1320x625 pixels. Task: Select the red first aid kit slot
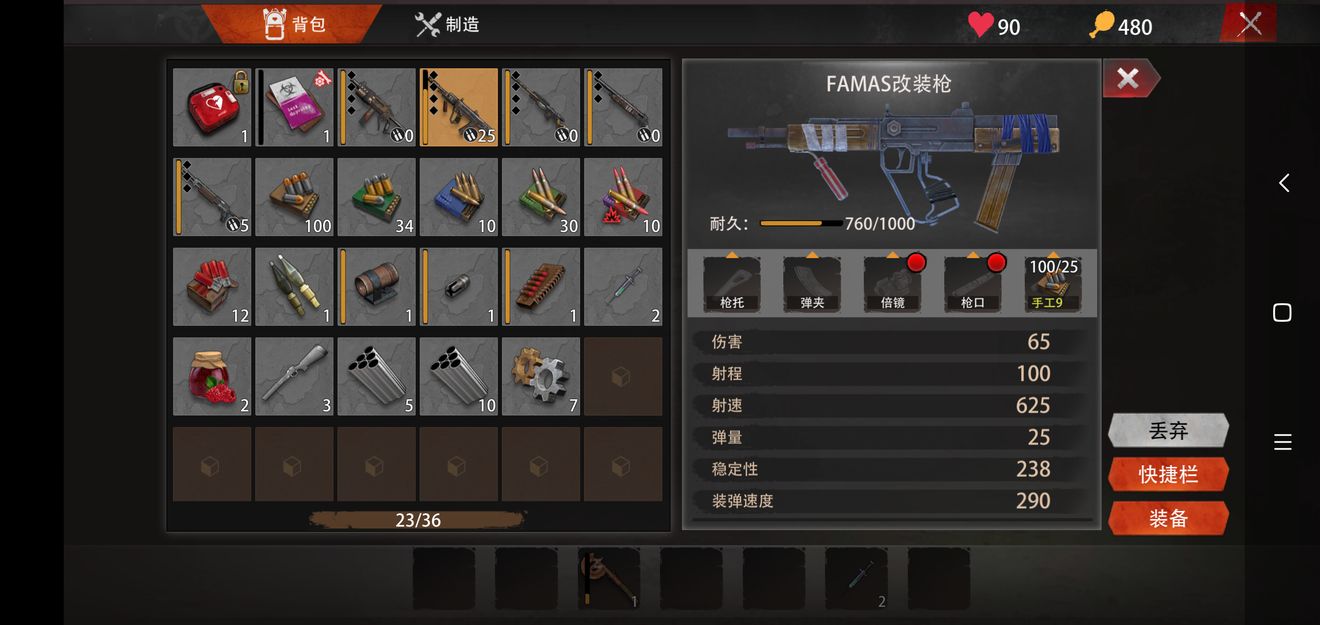[x=212, y=107]
